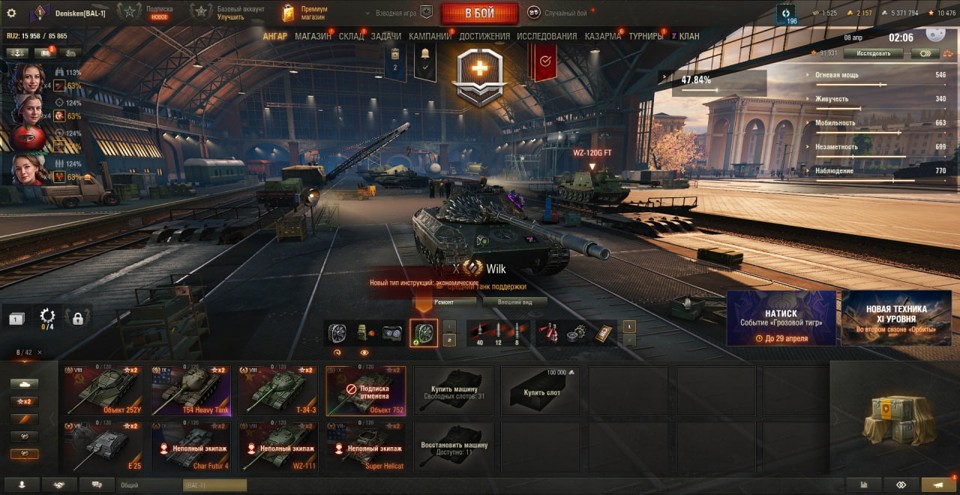The image size is (960, 495).
Task: Start a battle with the В БОЙ button
Action: [478, 13]
